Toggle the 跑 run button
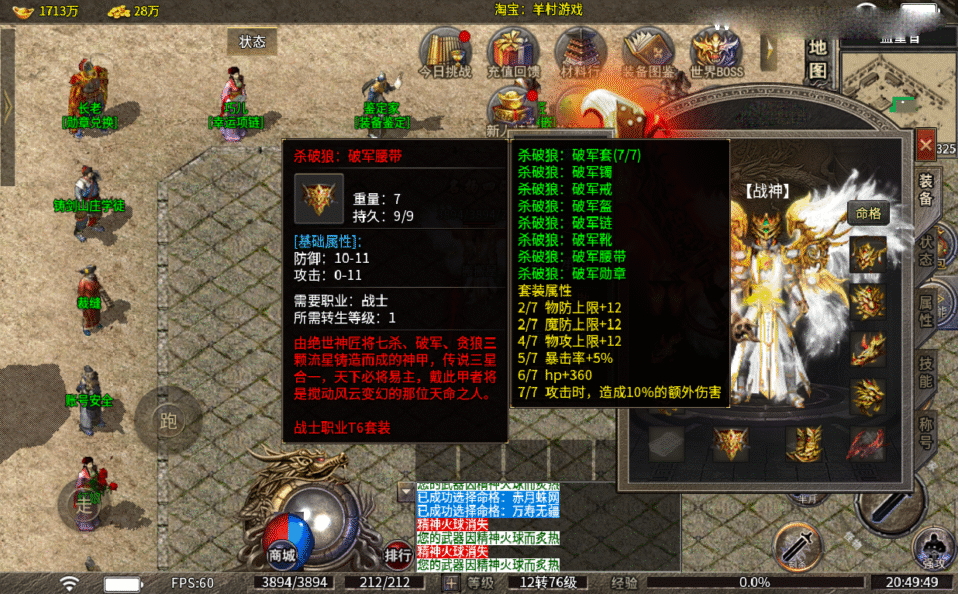Image resolution: width=958 pixels, height=594 pixels. [168, 421]
